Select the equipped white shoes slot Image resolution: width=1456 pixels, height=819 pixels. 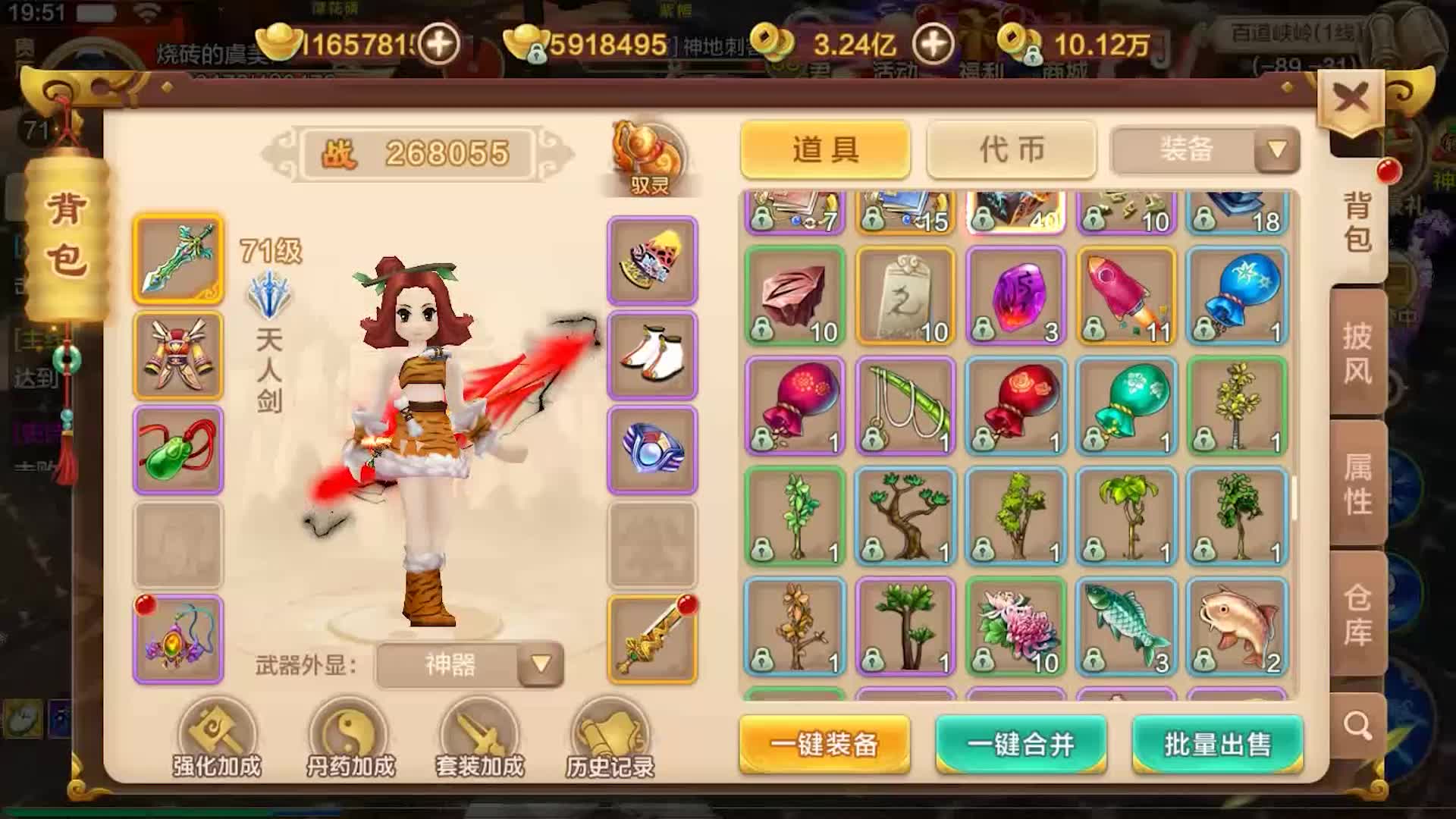click(652, 354)
